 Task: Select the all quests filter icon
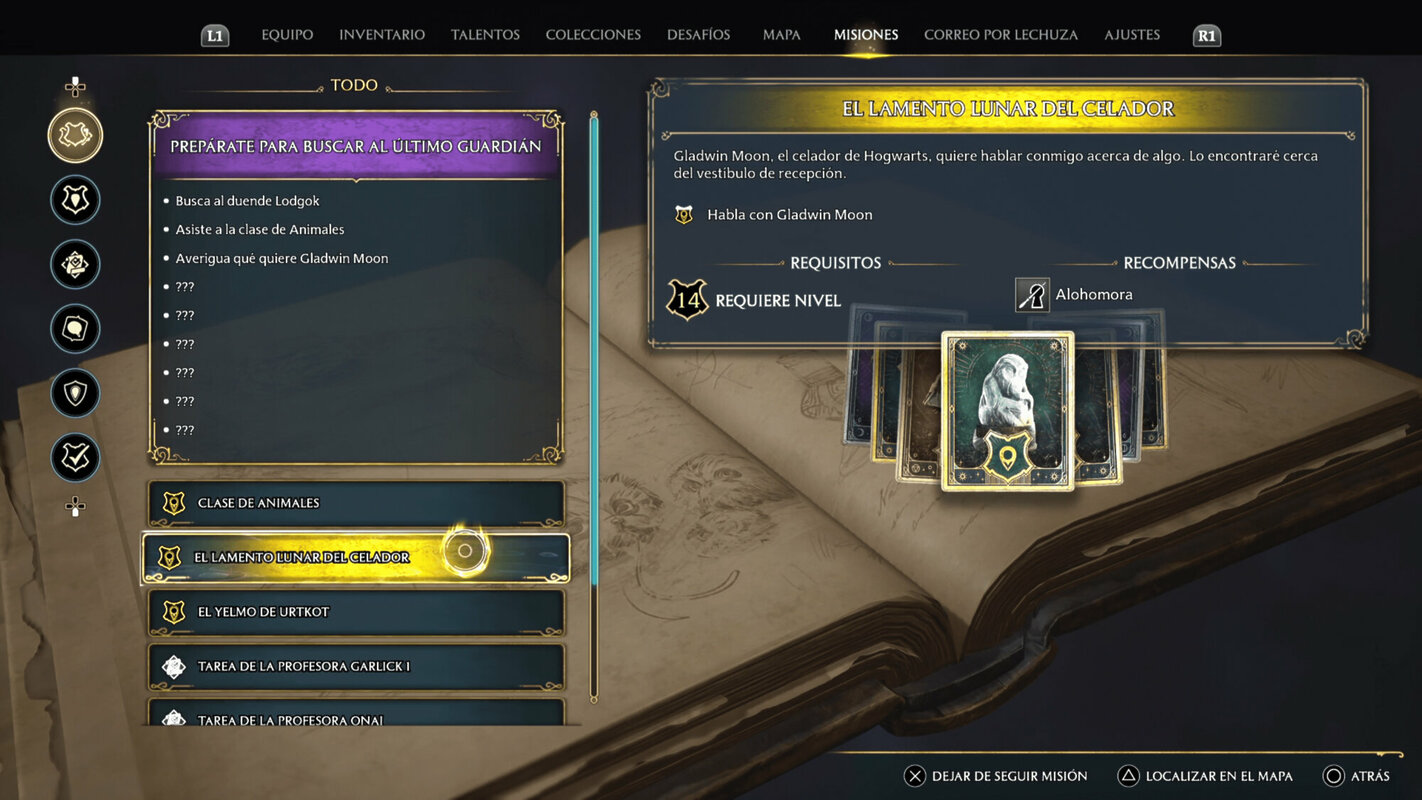tap(75, 134)
